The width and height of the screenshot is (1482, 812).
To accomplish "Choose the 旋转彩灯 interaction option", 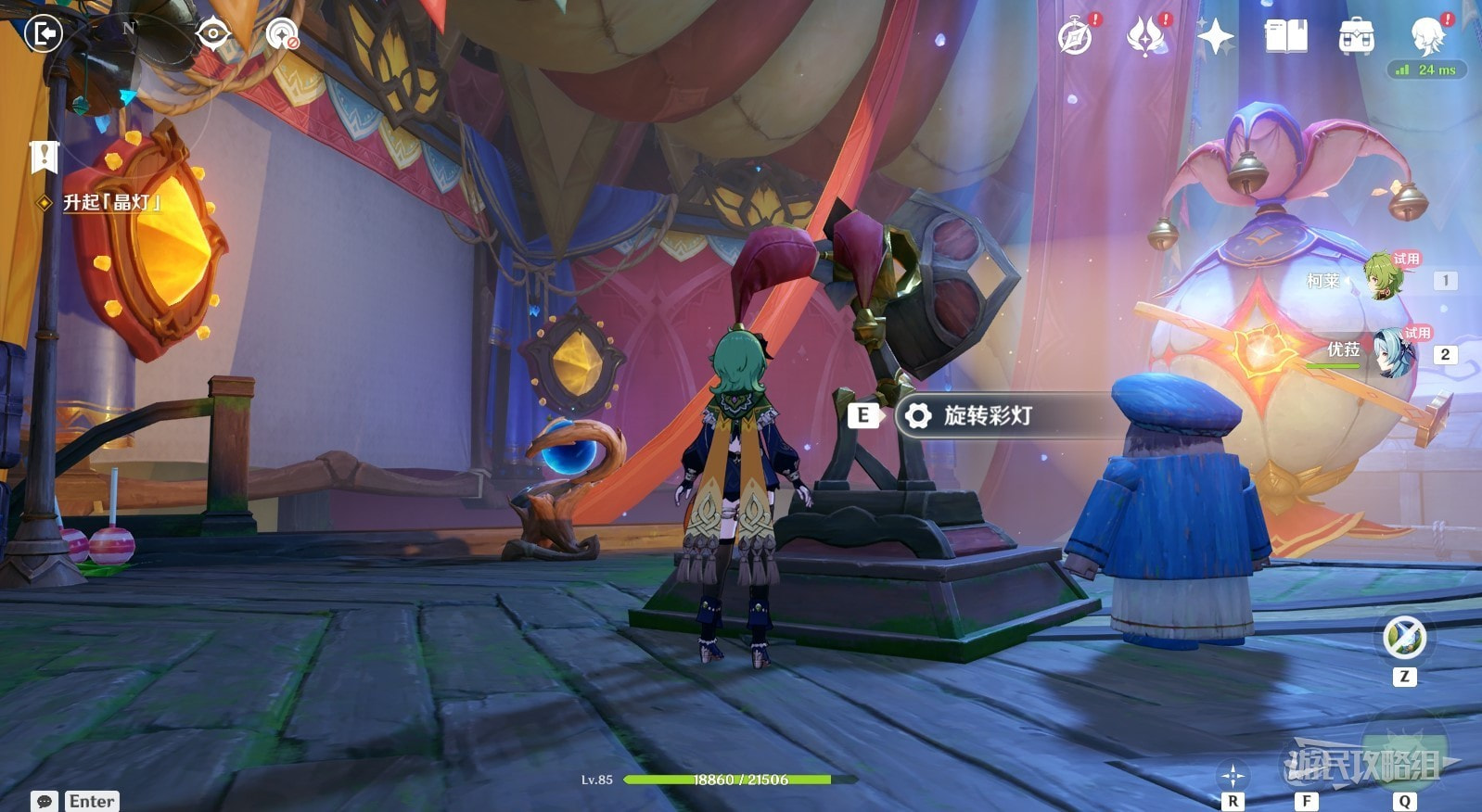I will click(987, 415).
